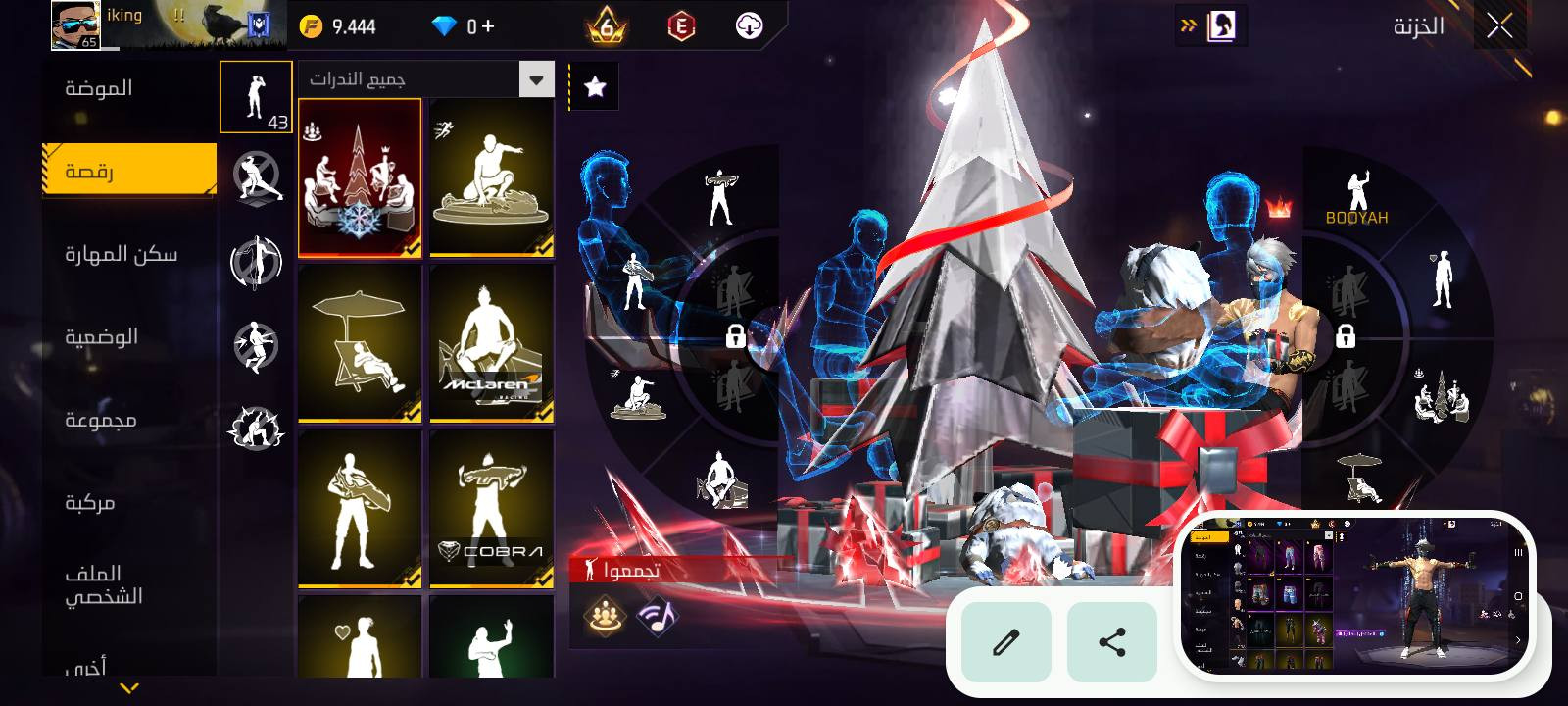This screenshot has height=706, width=1568.
Task: Choose the COBRA emote tile
Action: tap(491, 510)
